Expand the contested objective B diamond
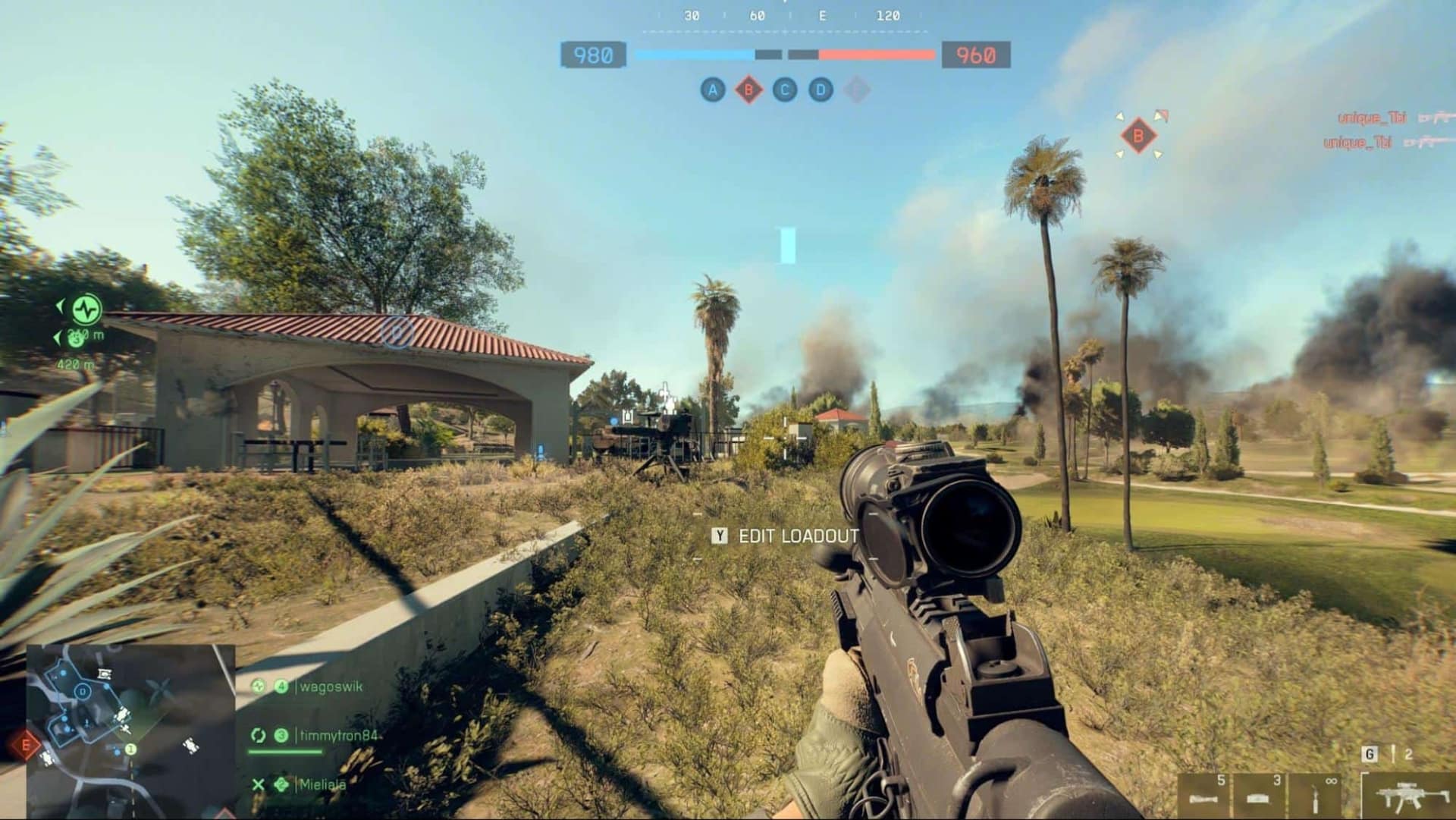 749,90
